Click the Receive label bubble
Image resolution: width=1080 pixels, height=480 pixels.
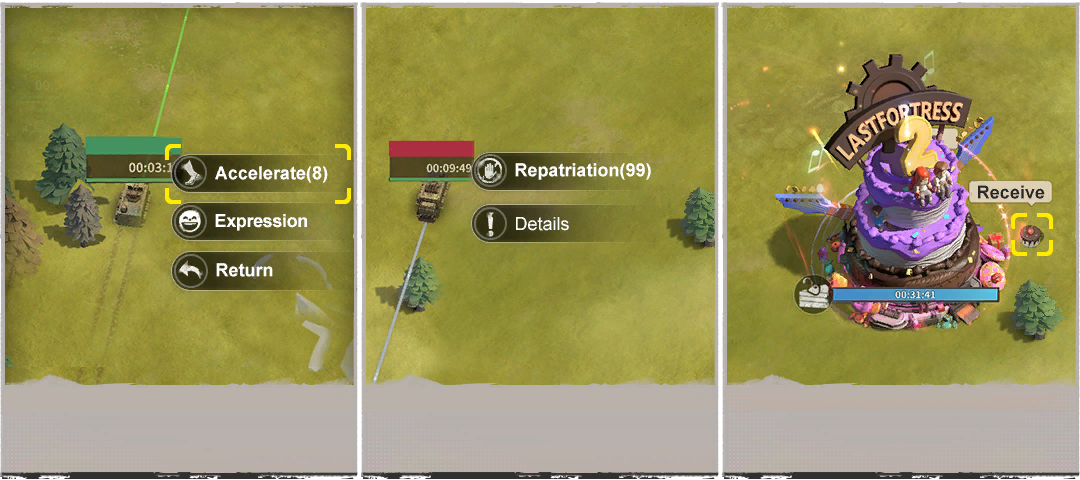point(1010,193)
